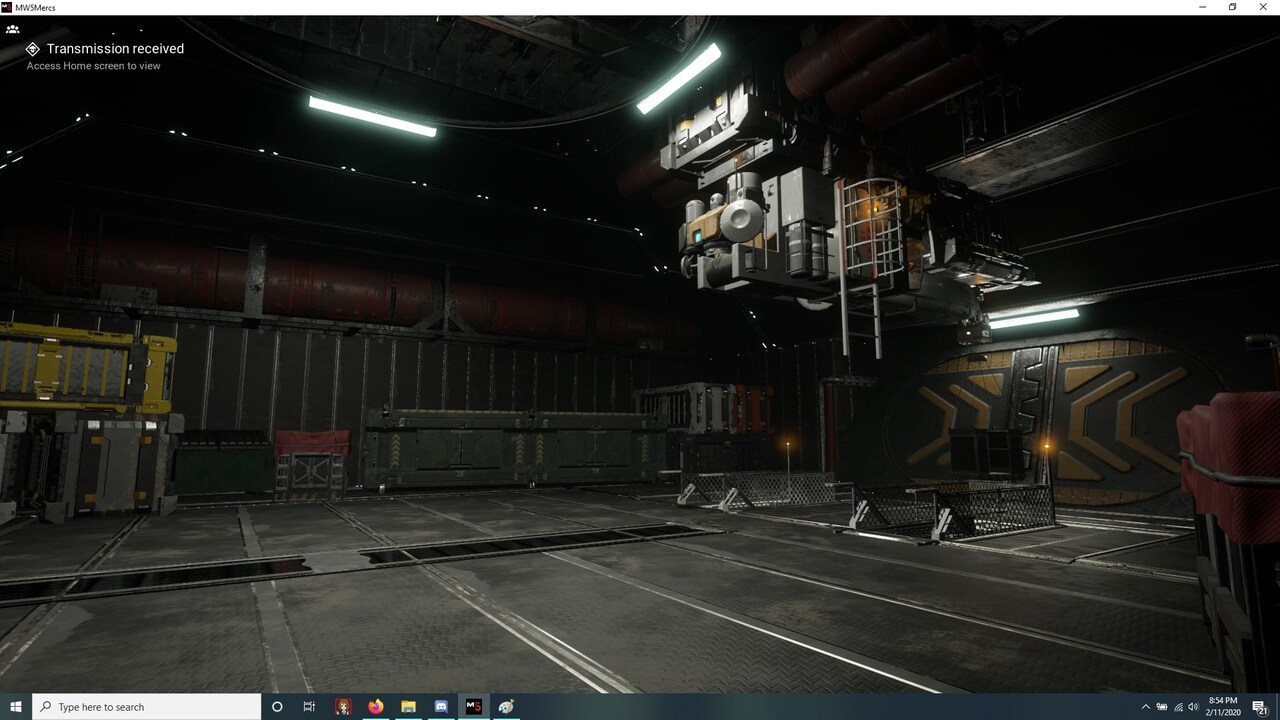The height and width of the screenshot is (720, 1280).
Task: Open Discord from the taskbar
Action: 440,707
